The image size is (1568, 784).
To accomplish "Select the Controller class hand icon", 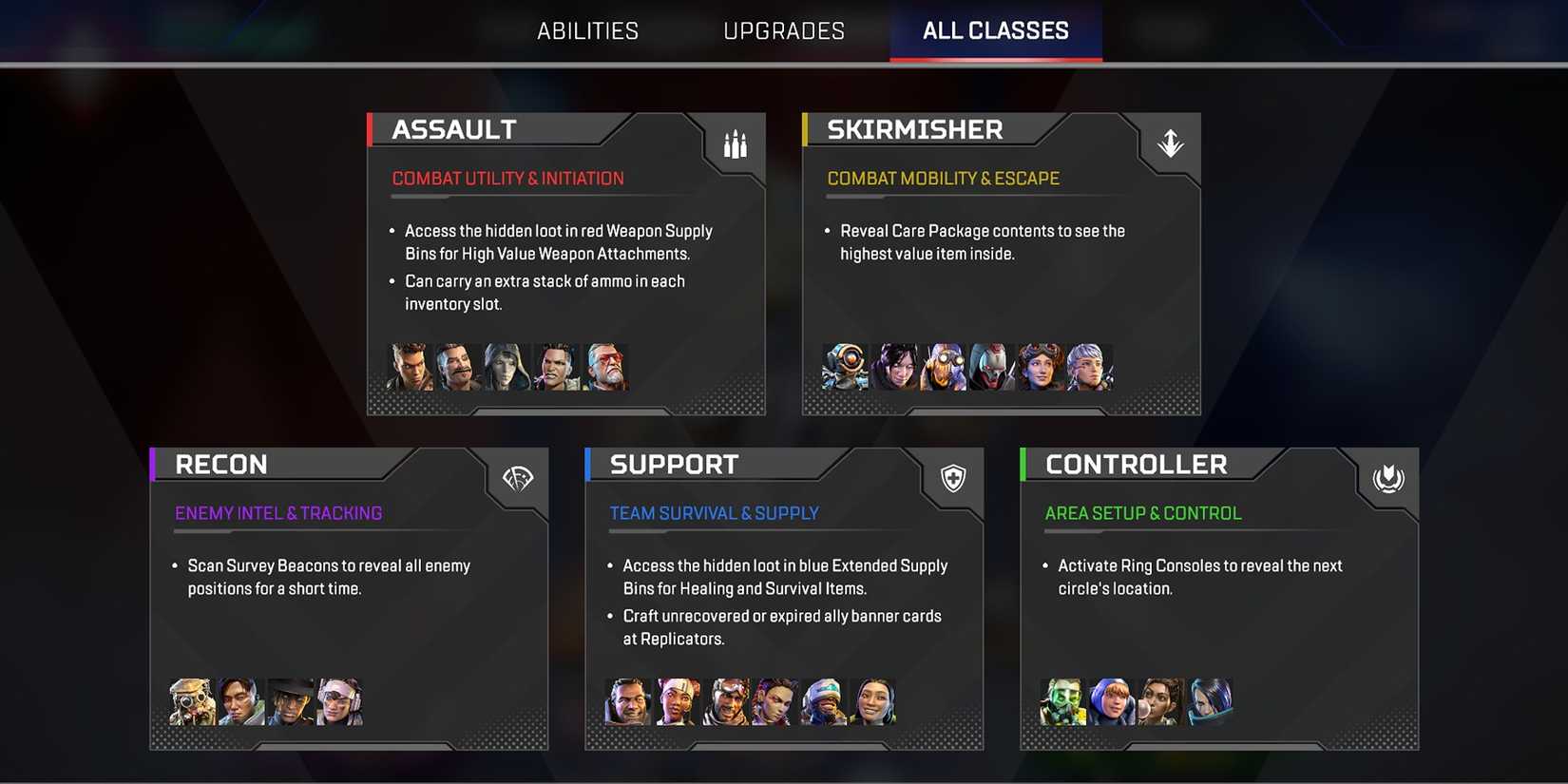I will [x=1387, y=478].
